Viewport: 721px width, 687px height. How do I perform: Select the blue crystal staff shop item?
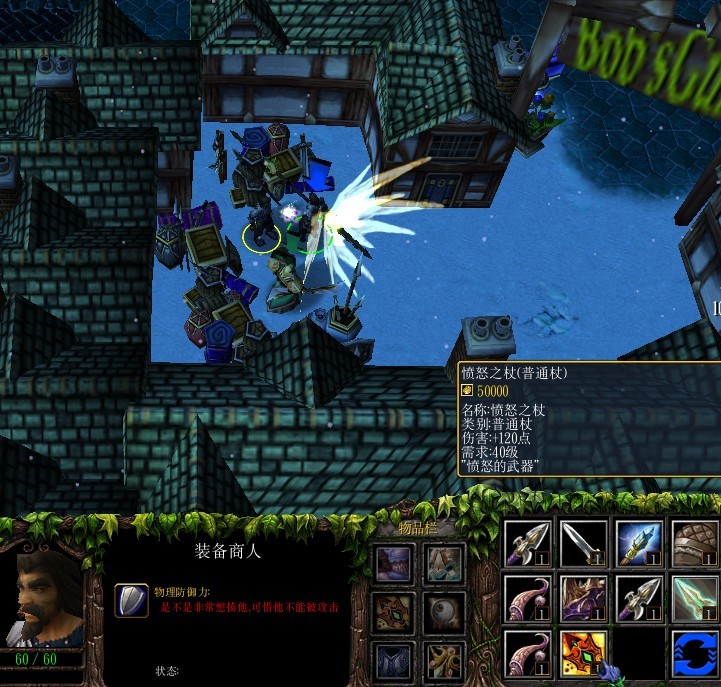tap(640, 545)
